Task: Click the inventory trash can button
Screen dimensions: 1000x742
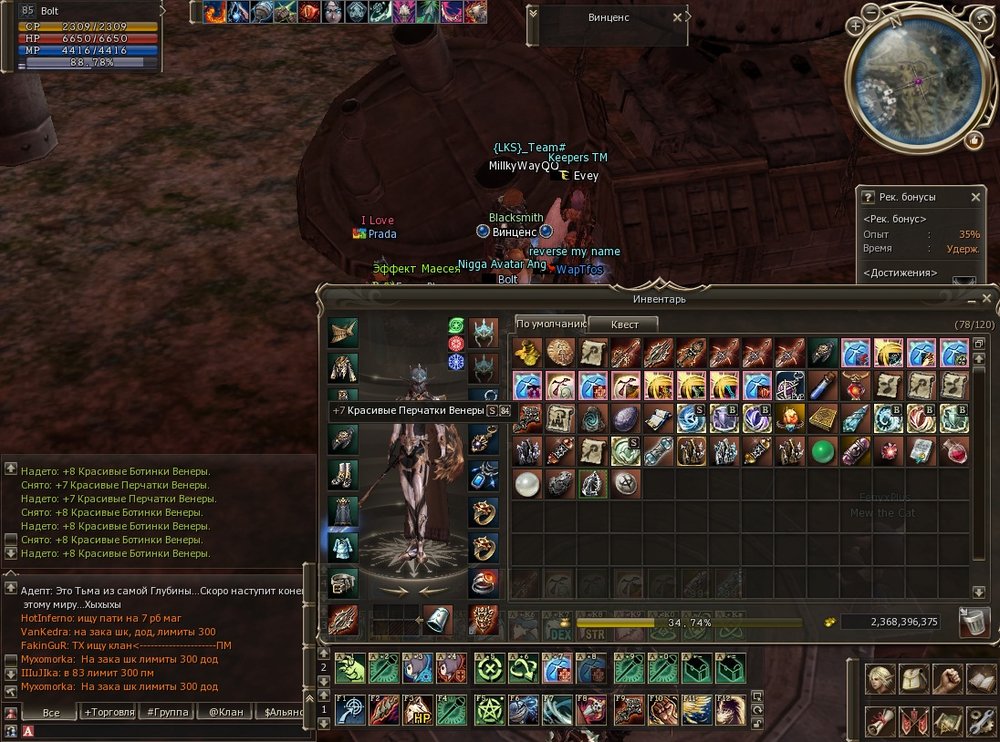Action: coord(974,622)
